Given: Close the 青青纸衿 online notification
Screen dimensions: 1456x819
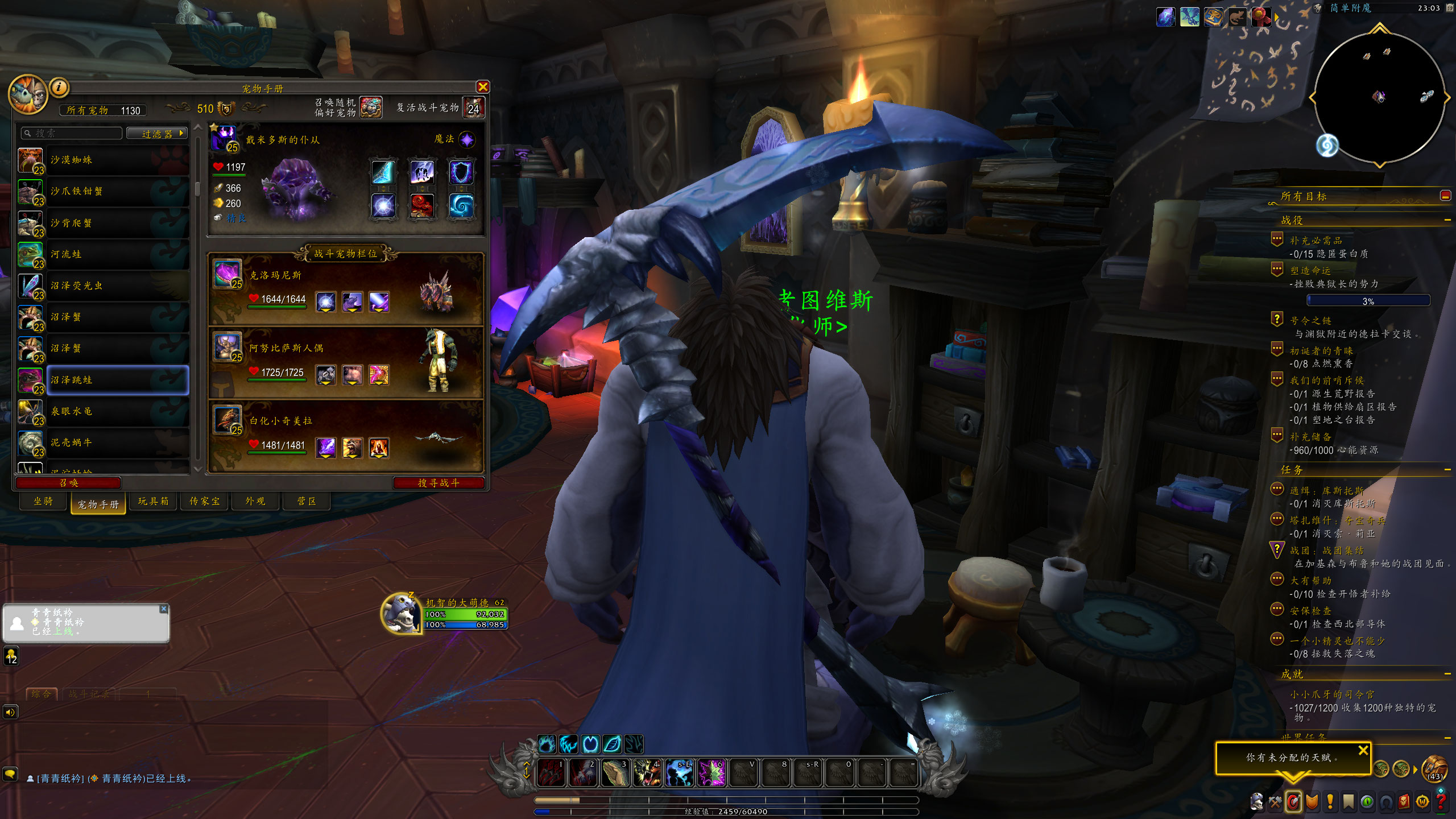Looking at the screenshot, I should [x=164, y=609].
